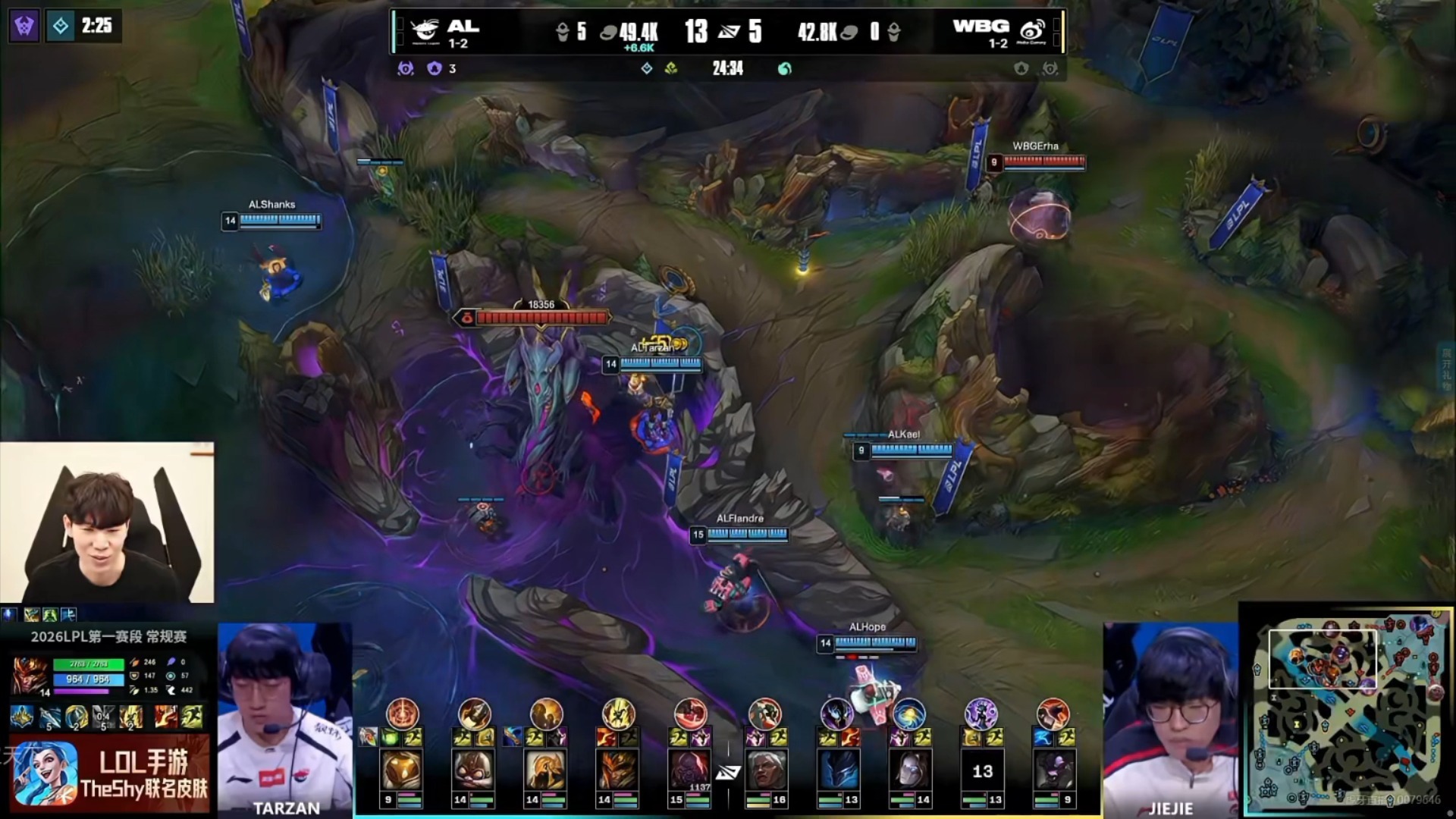Open the TARZAN player camera feed
Image resolution: width=1456 pixels, height=819 pixels.
[x=284, y=718]
